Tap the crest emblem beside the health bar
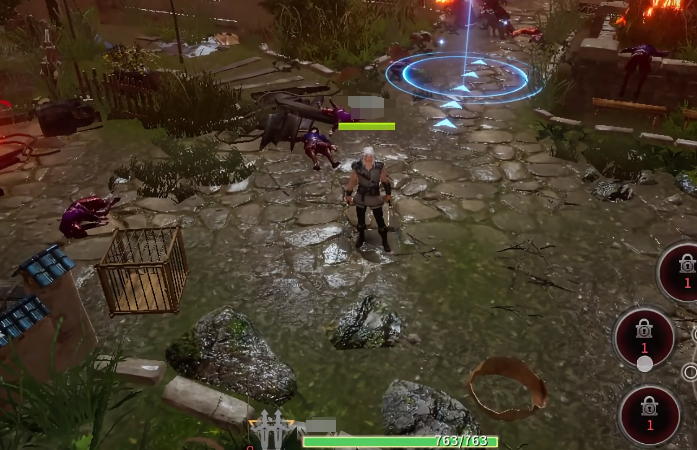 pyautogui.click(x=270, y=430)
